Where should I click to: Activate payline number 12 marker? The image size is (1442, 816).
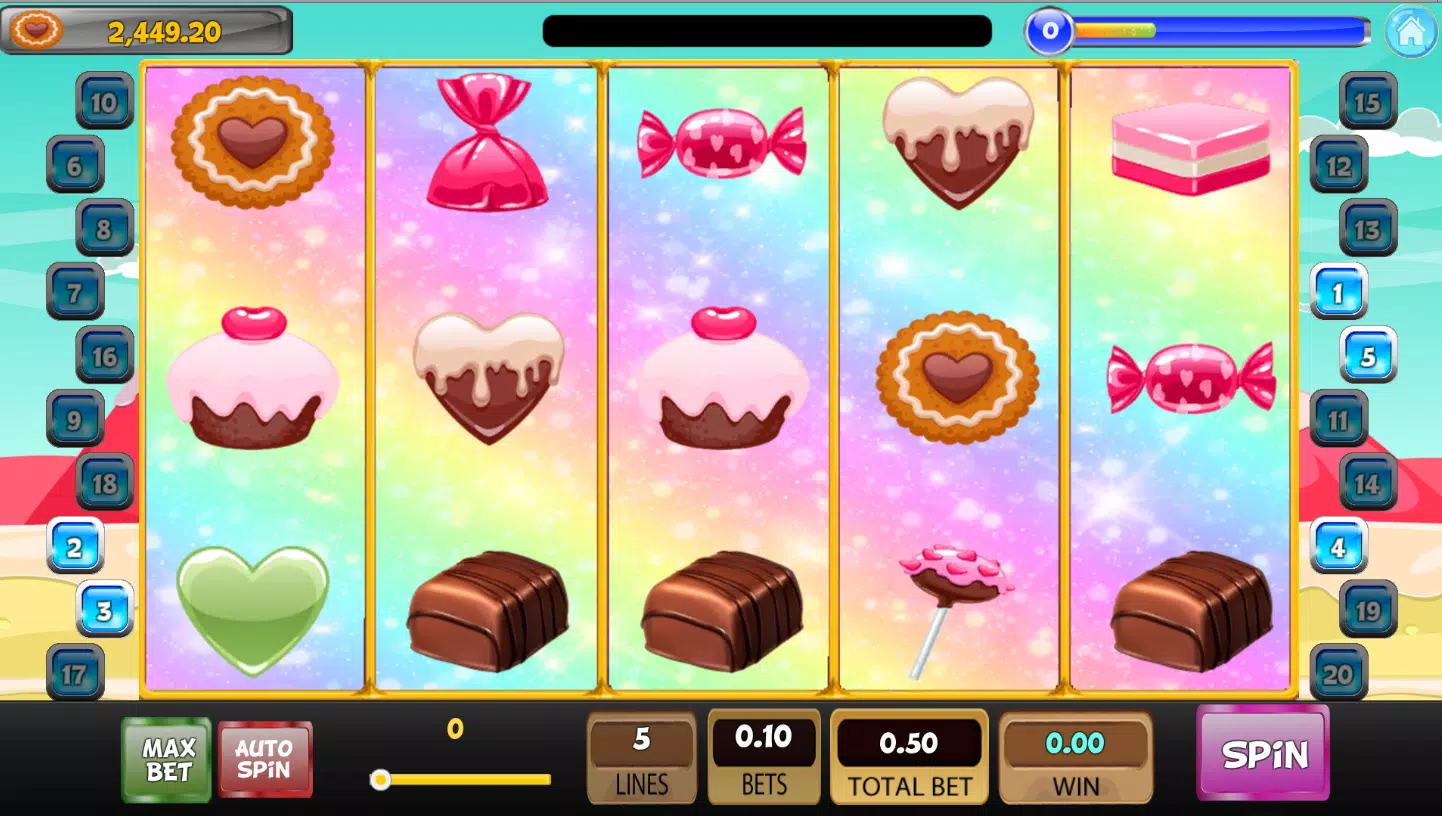(x=1338, y=165)
